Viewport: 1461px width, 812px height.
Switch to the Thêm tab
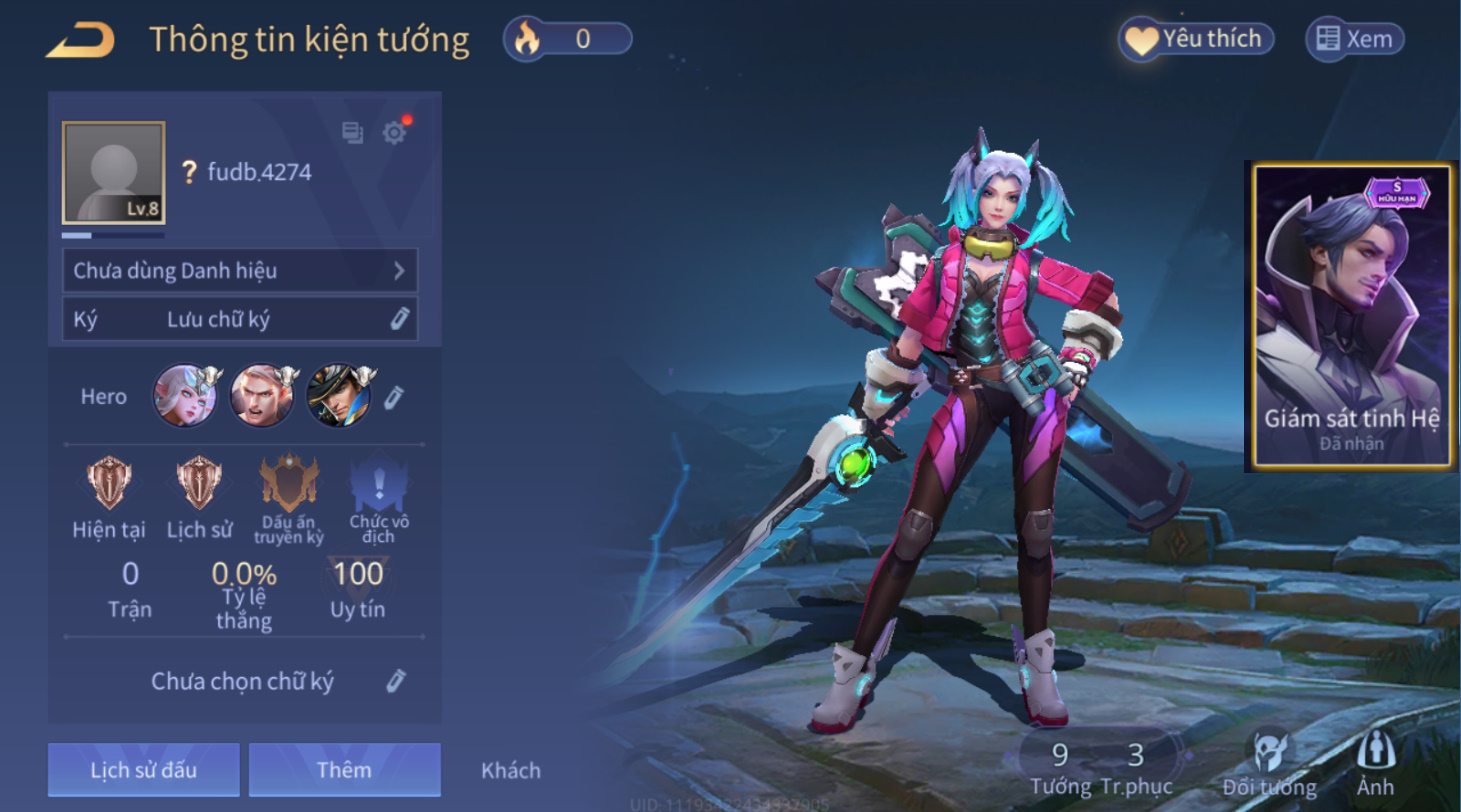click(344, 769)
